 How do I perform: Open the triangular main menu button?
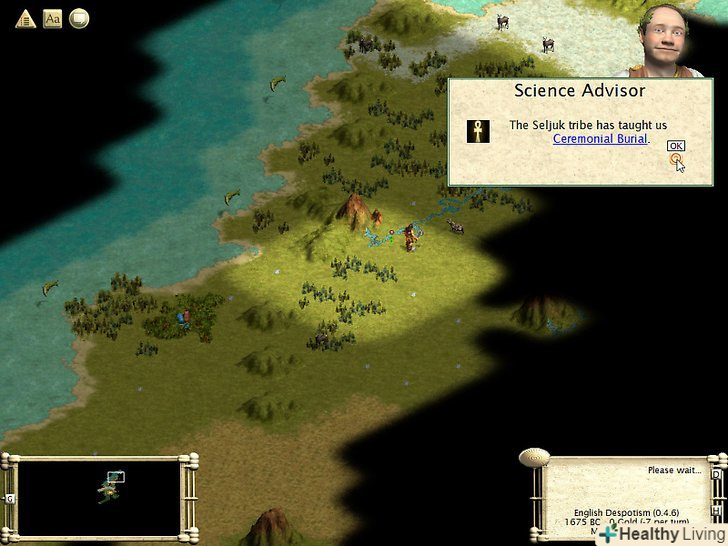(25, 18)
